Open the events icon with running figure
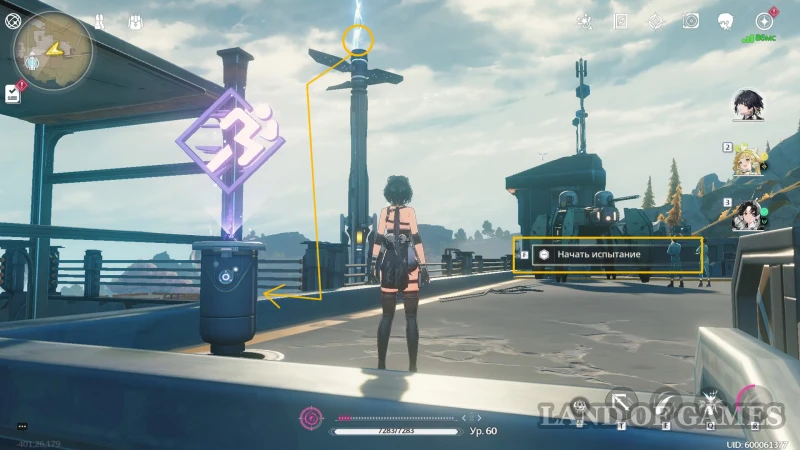Viewport: 800px width, 450px height. coord(586,21)
